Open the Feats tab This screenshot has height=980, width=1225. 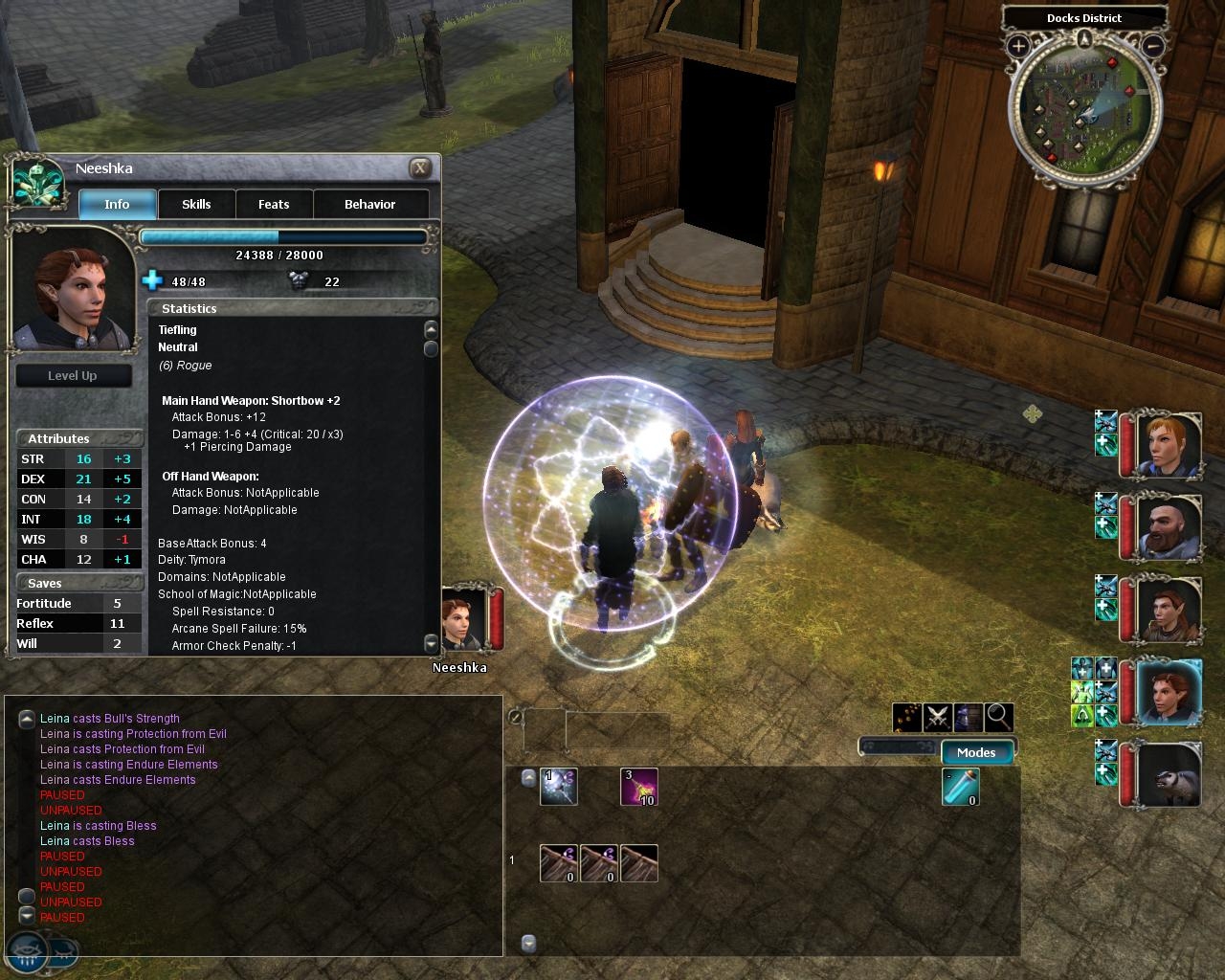[x=274, y=204]
